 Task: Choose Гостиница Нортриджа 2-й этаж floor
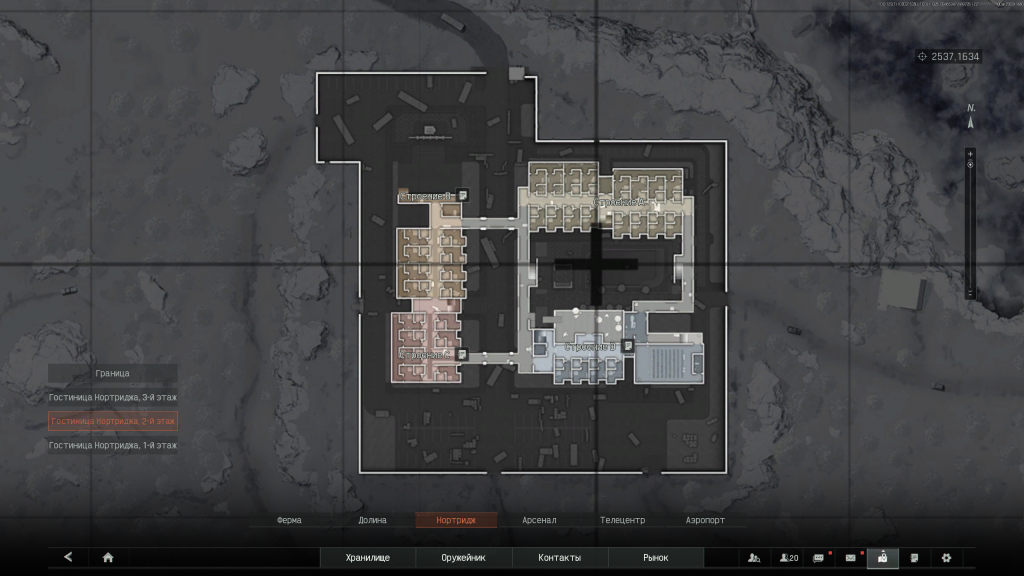113,421
